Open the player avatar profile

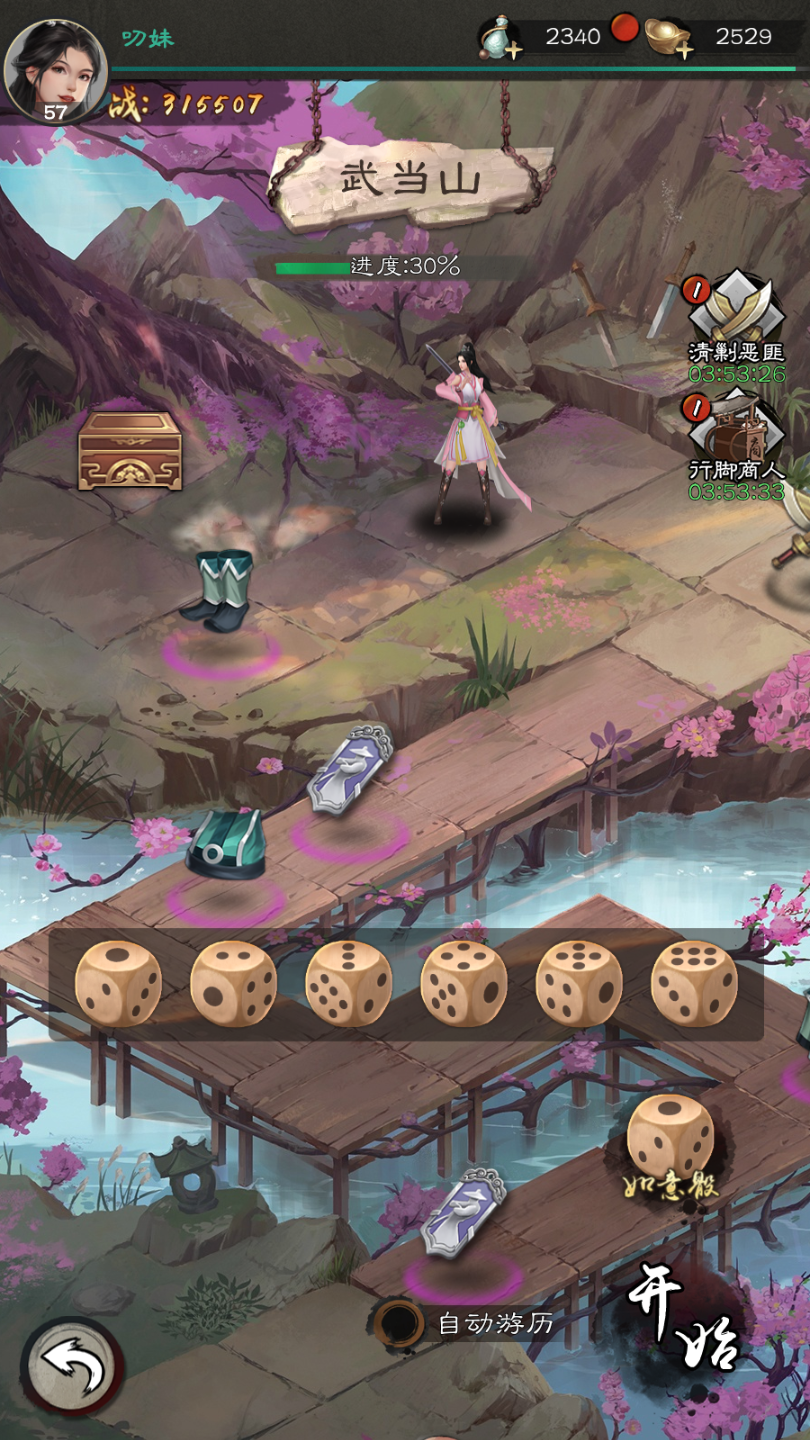[55, 70]
